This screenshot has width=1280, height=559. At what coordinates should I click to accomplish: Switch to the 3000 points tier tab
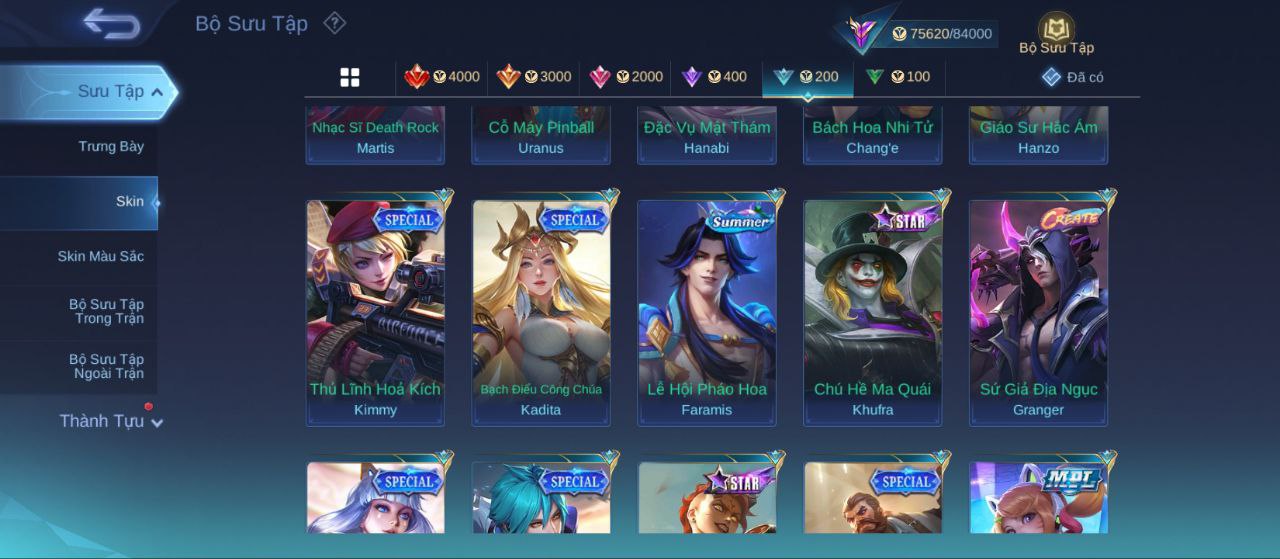(534, 77)
